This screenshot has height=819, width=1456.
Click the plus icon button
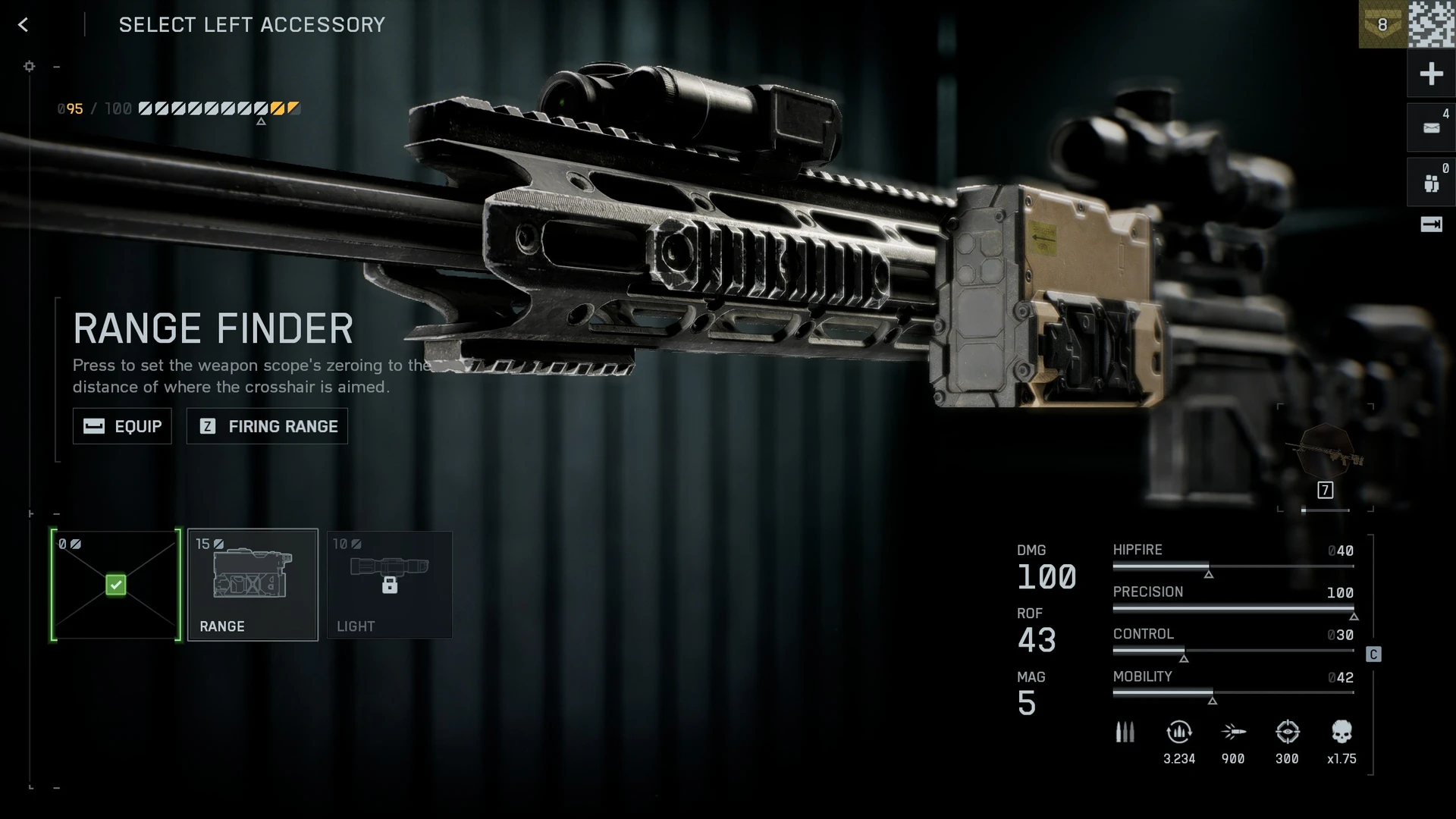(1431, 74)
